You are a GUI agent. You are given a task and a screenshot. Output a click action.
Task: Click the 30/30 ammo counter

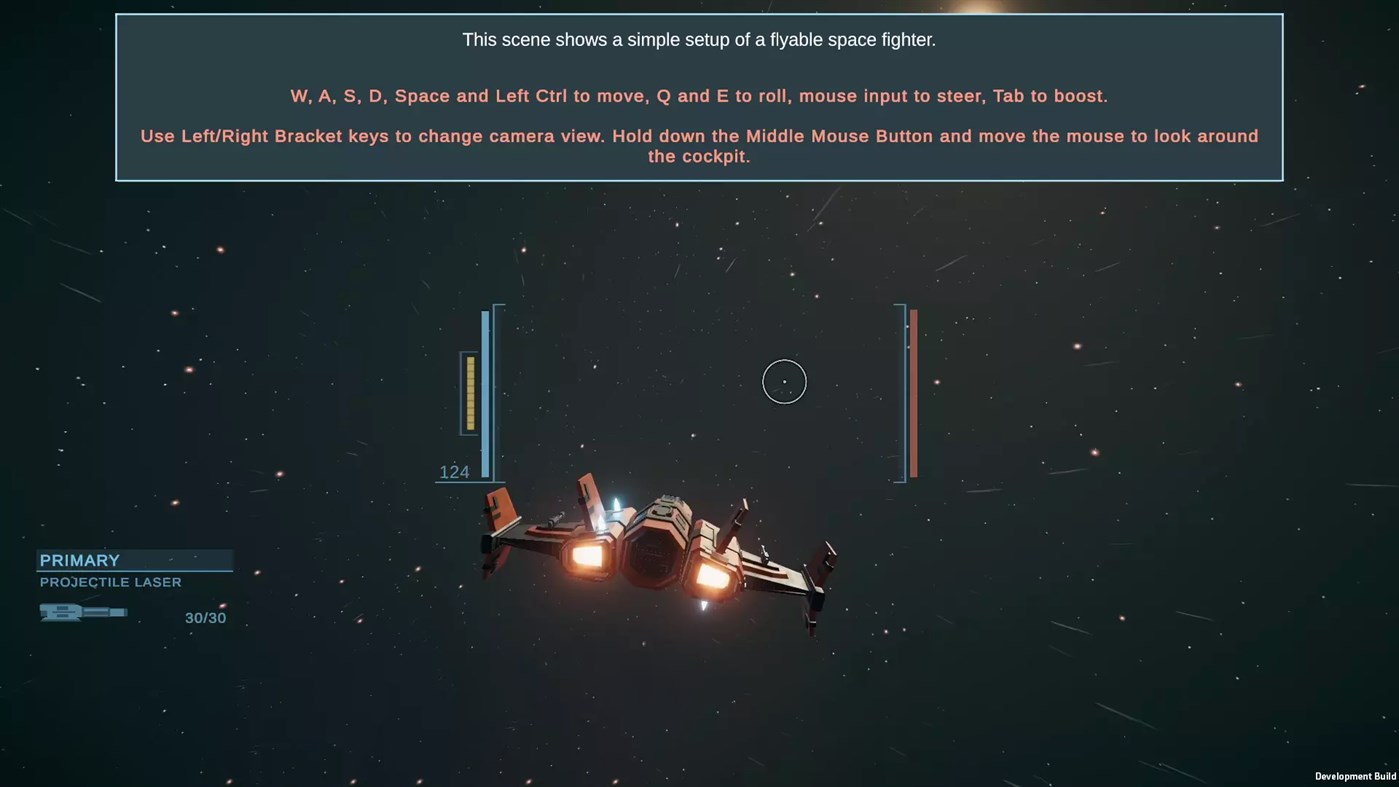pyautogui.click(x=206, y=617)
